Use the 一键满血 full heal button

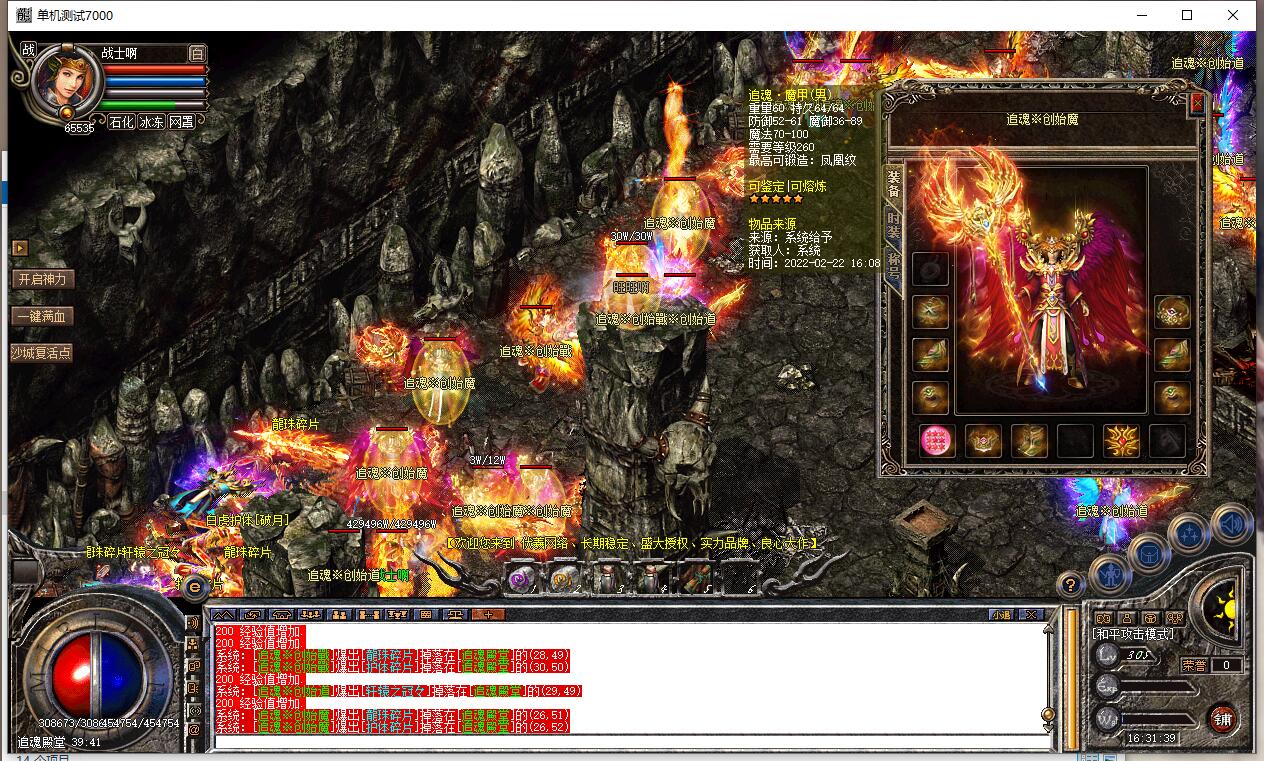point(43,316)
